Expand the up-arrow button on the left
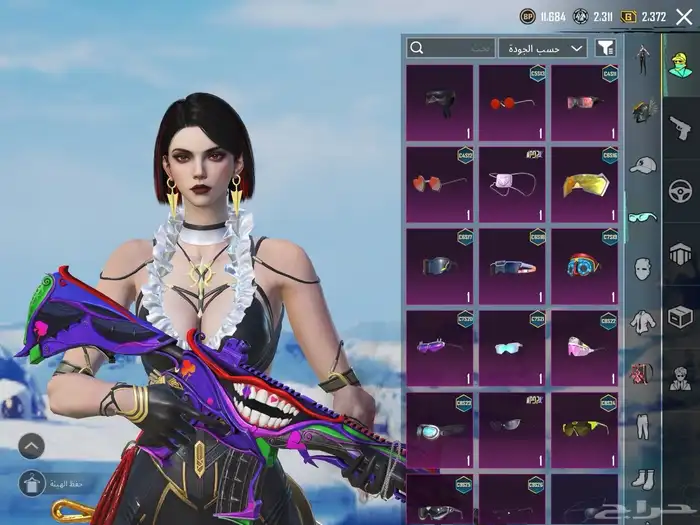Viewport: 700px width, 525px height. click(x=31, y=446)
